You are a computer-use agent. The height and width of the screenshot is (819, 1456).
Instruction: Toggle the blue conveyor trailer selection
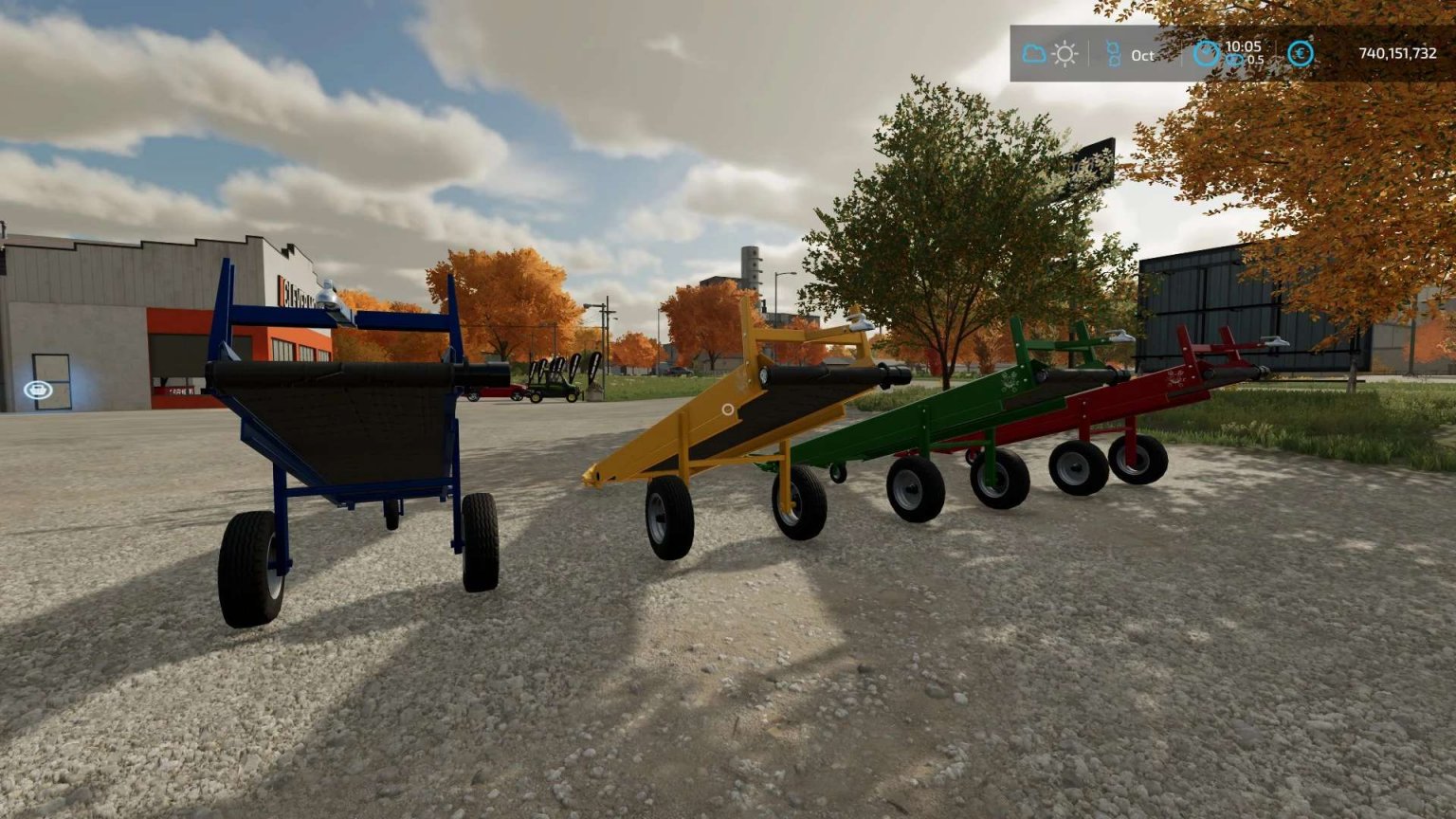(x=351, y=427)
